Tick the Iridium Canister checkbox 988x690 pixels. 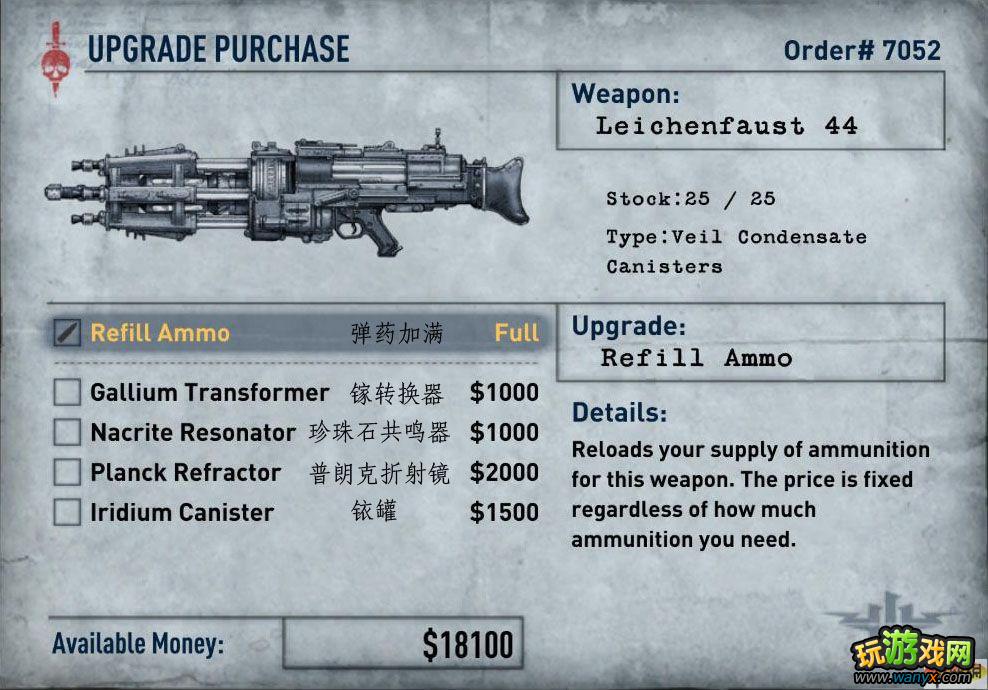pos(67,512)
